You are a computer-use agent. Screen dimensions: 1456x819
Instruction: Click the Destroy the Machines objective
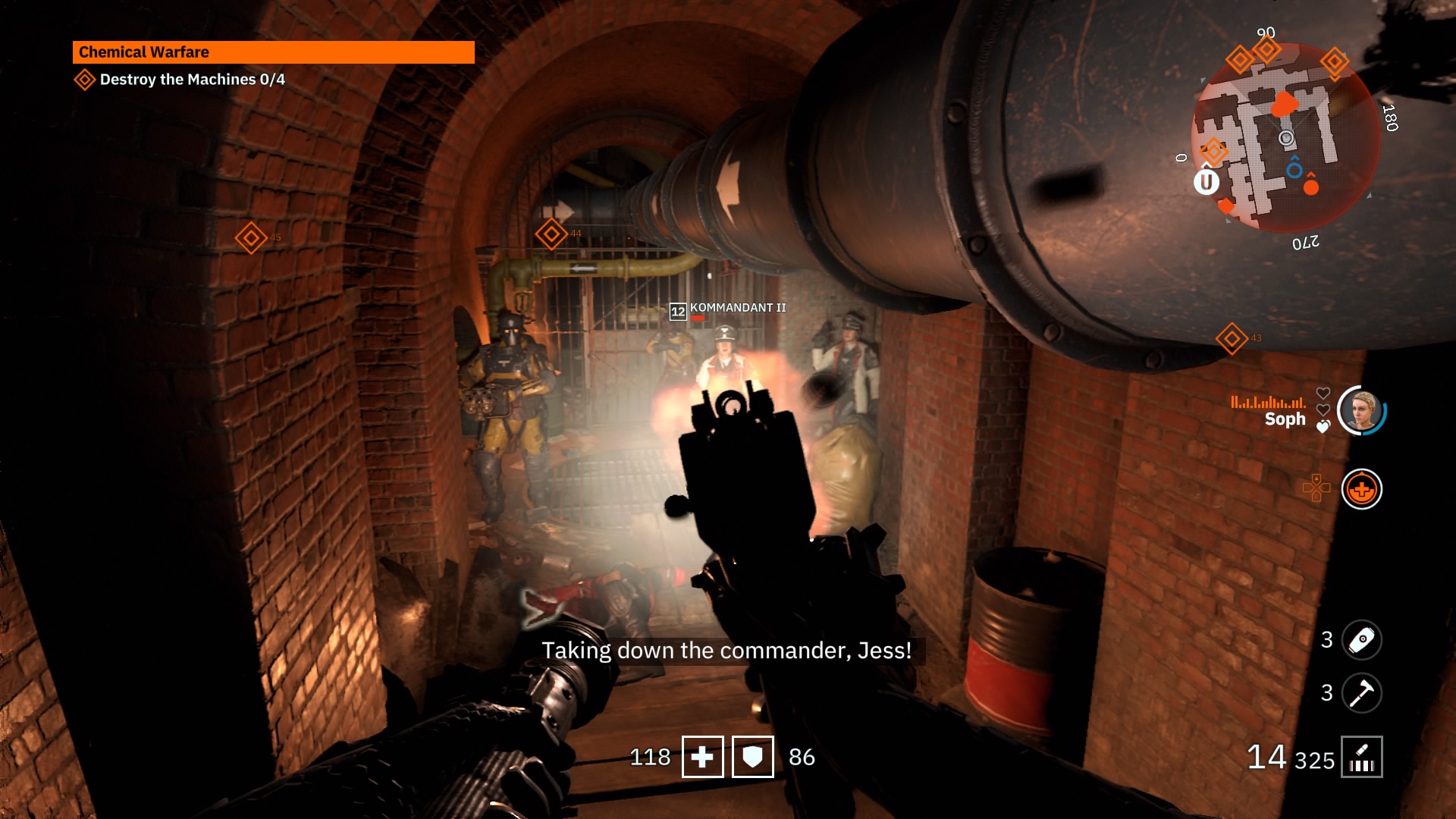click(192, 80)
